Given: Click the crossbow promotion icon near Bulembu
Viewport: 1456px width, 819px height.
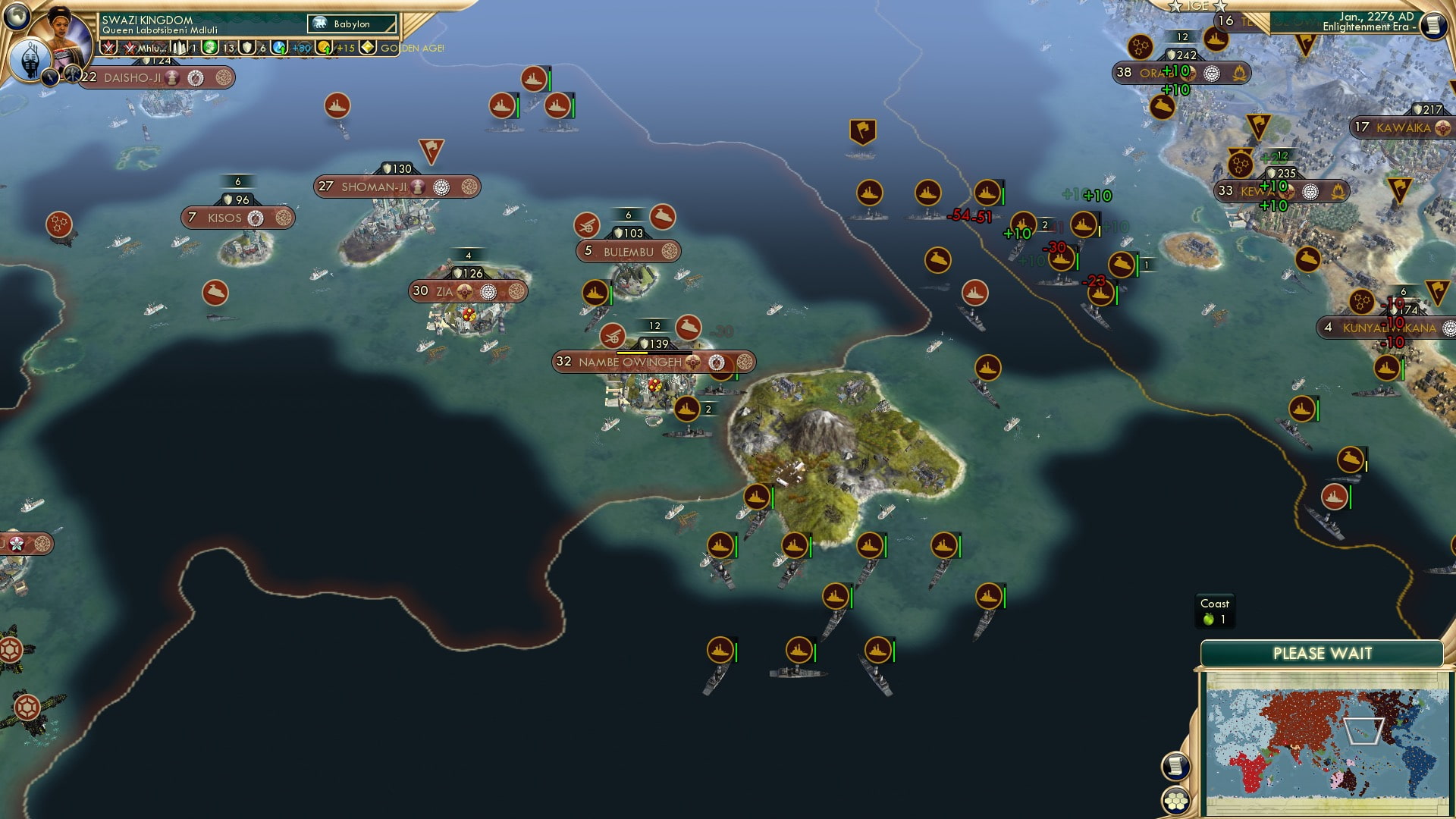Looking at the screenshot, I should pos(588,225).
